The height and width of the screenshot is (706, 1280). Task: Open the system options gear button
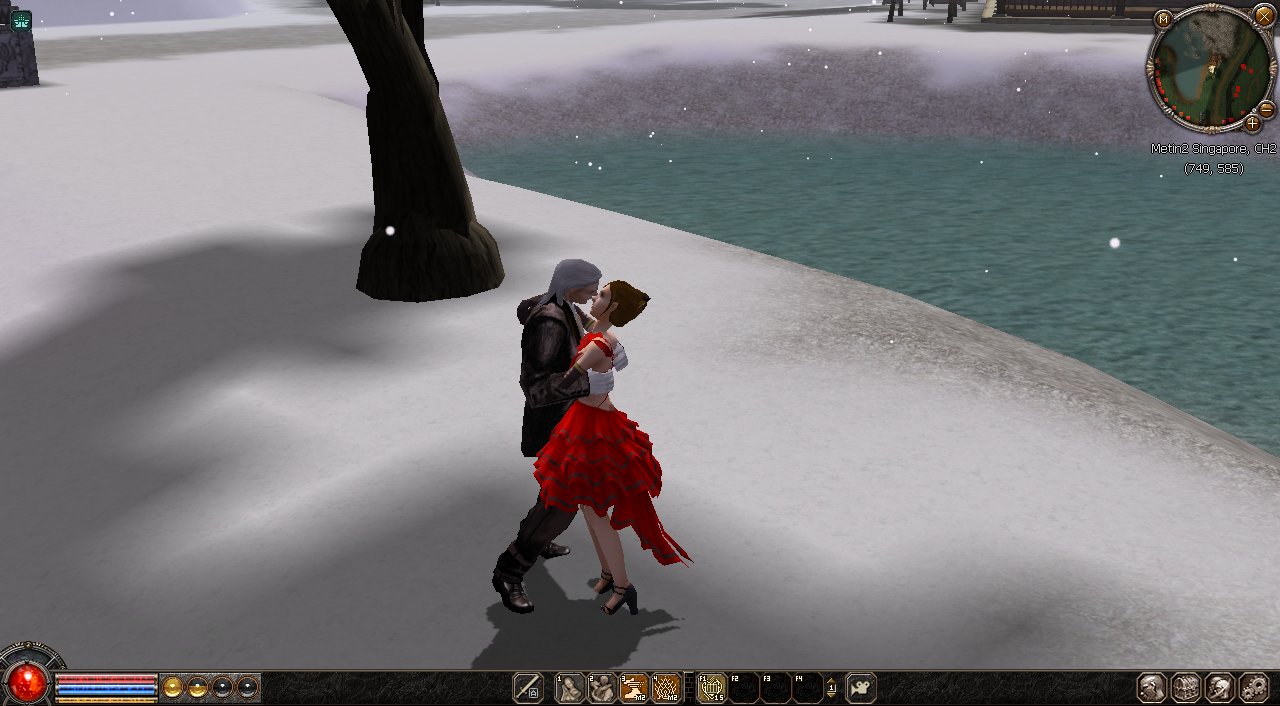point(1253,688)
